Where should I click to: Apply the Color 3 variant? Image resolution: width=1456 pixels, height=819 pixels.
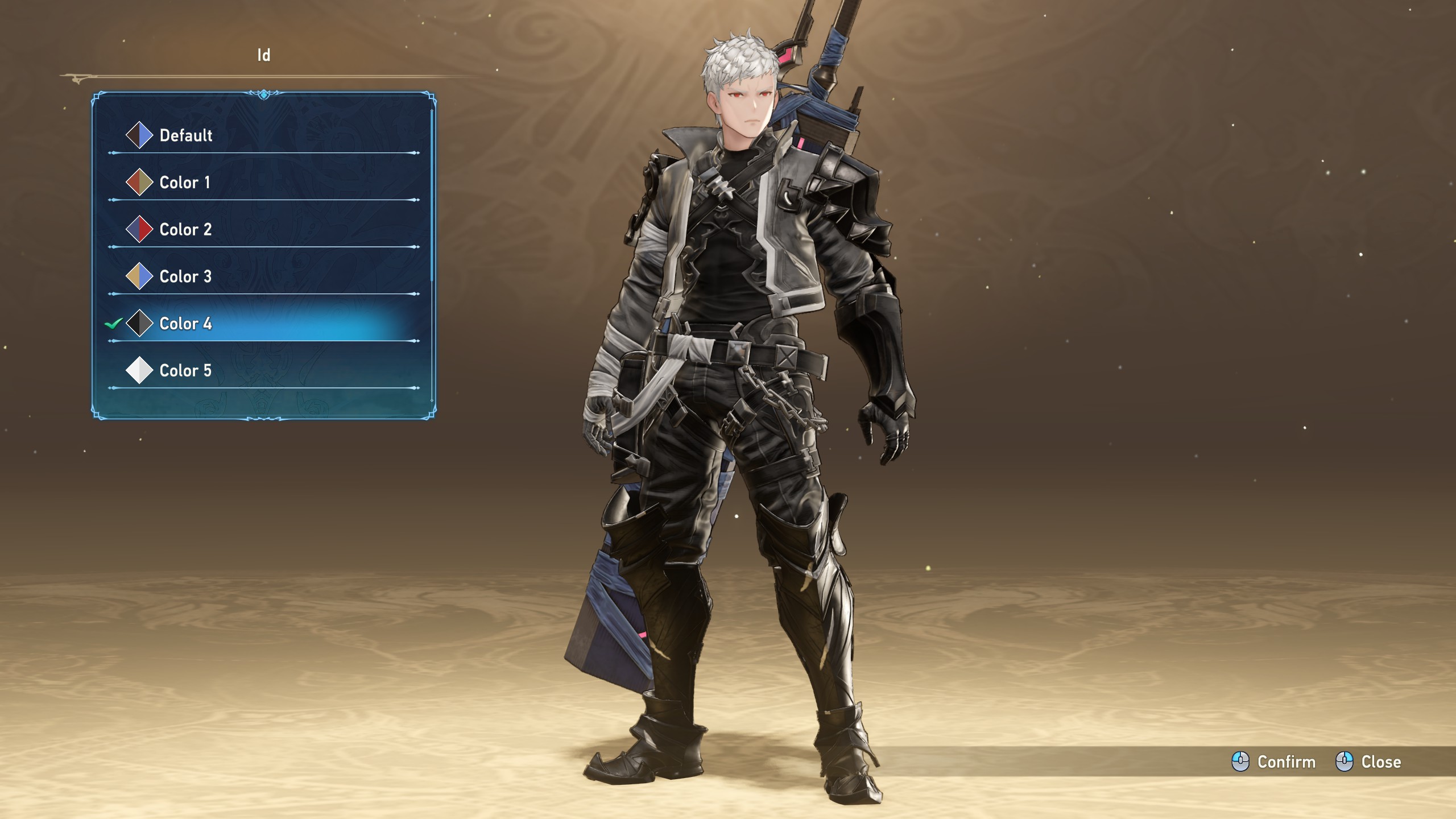click(x=185, y=277)
